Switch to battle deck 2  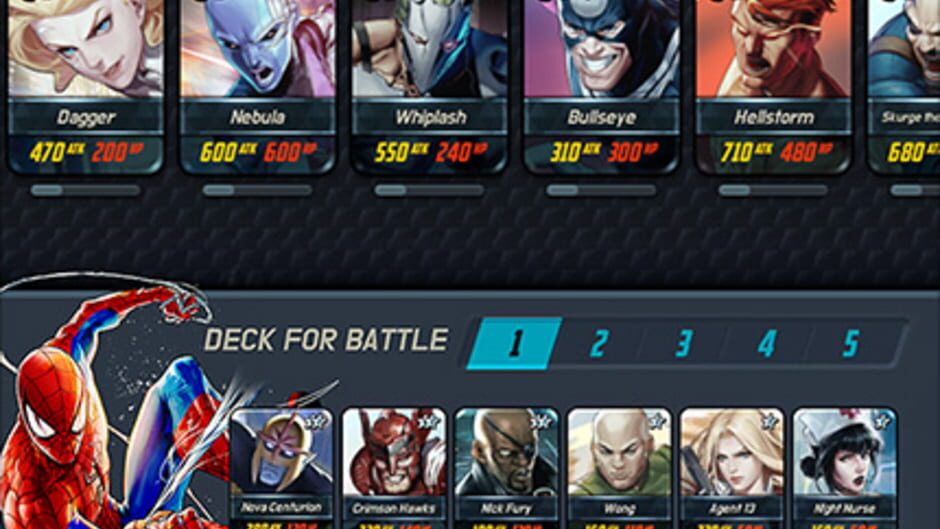click(x=599, y=344)
